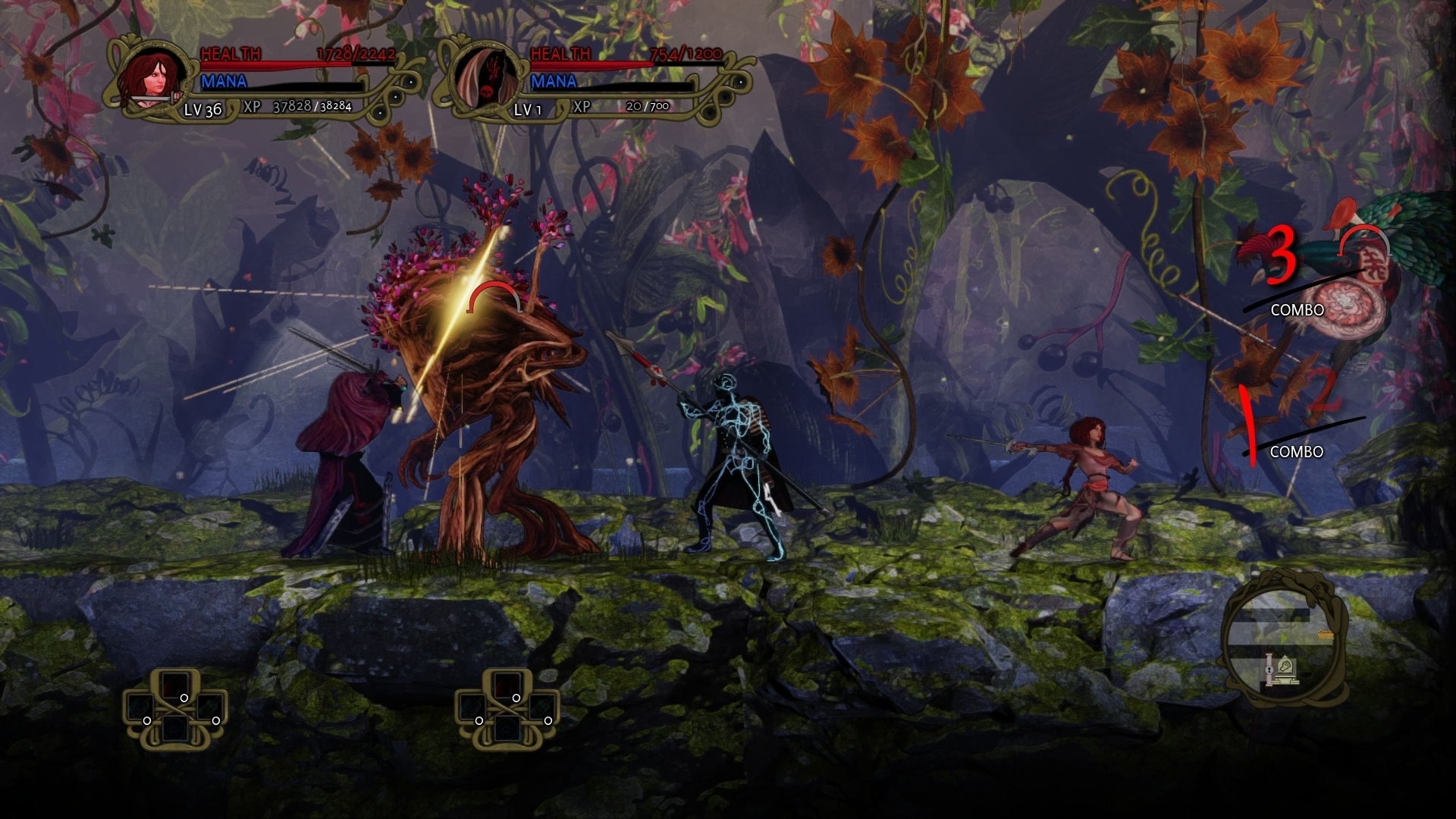Select the right skill icon of the second ability diamond
1456x819 pixels.
pos(541,708)
